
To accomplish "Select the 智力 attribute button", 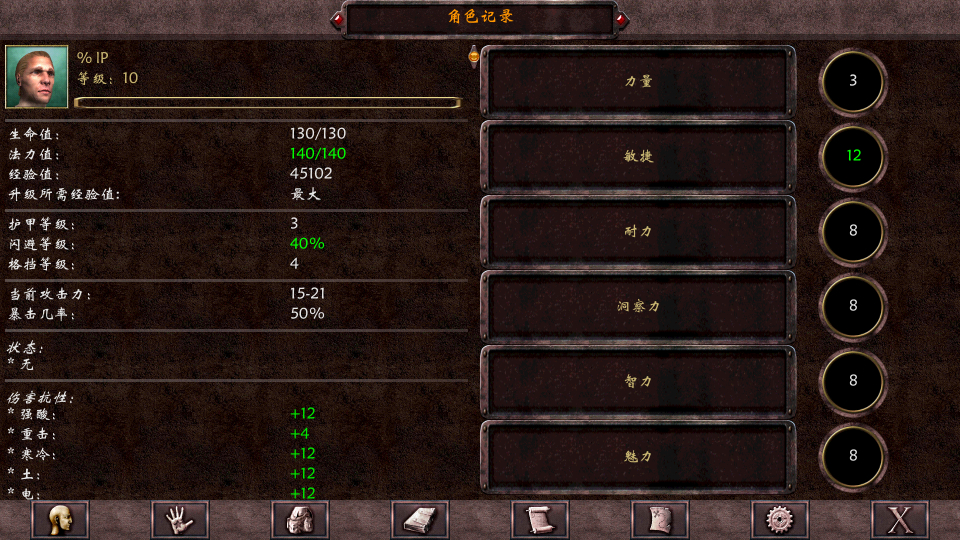I will [638, 381].
